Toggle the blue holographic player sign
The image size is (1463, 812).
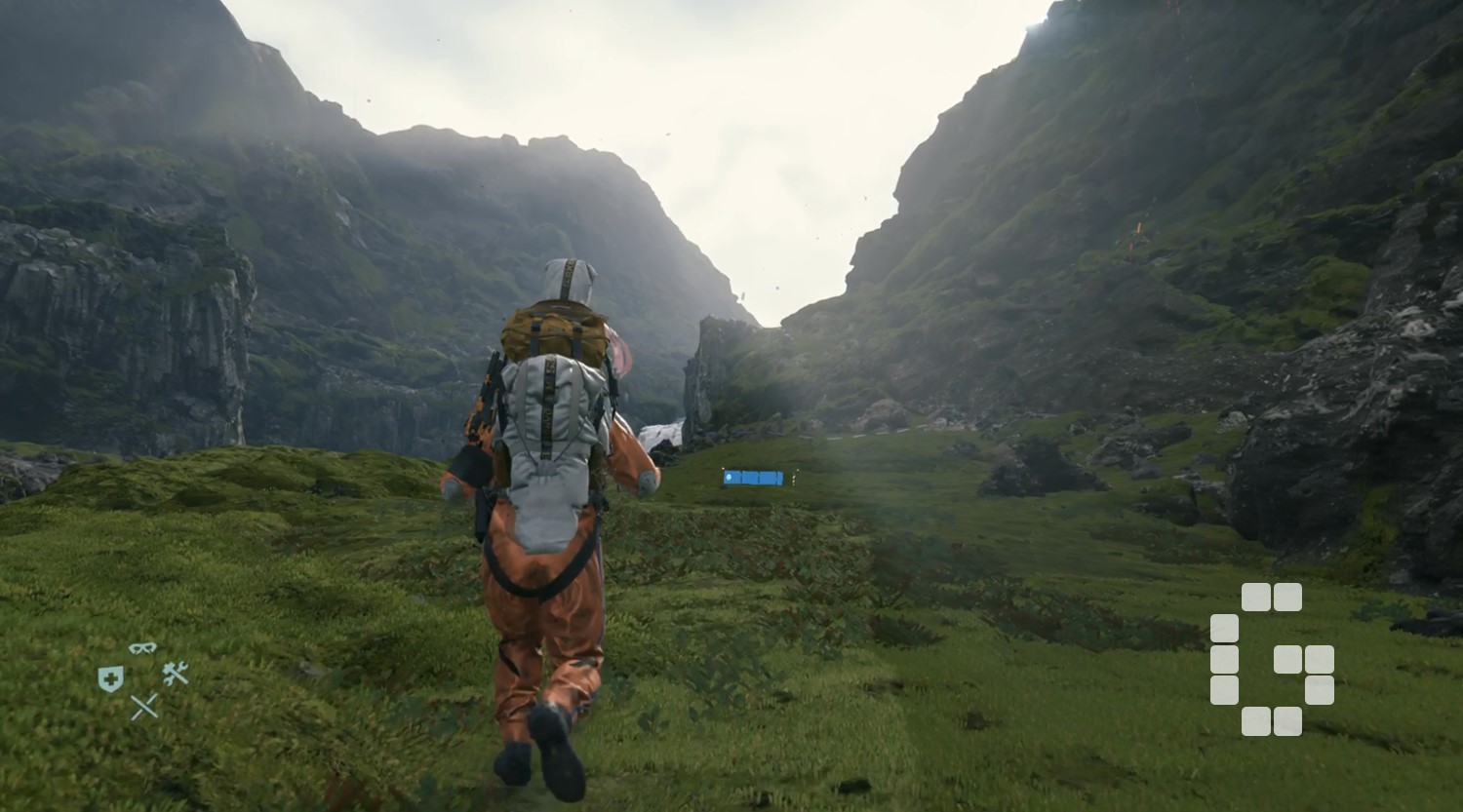[x=753, y=478]
